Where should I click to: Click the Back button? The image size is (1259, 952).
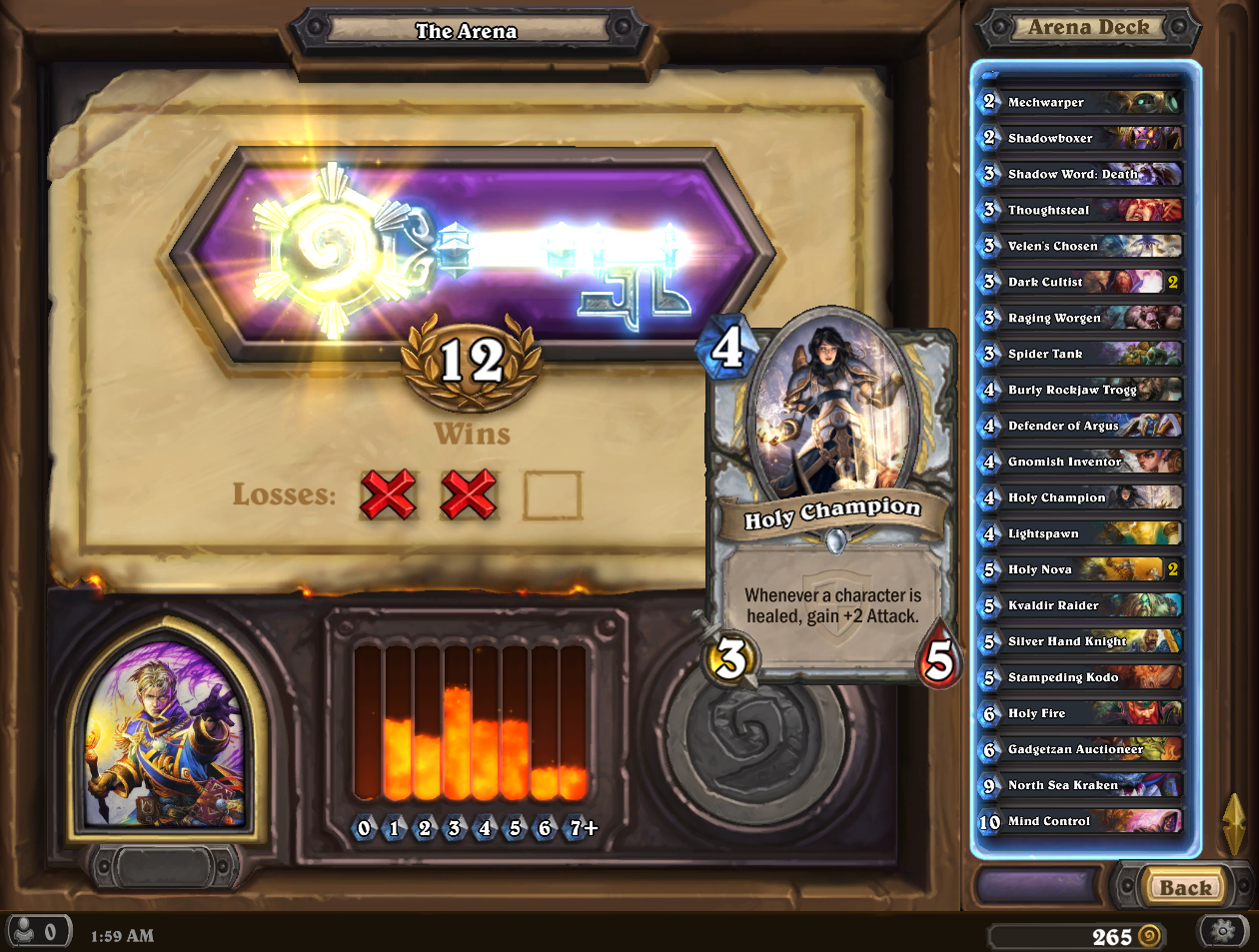pos(1184,887)
